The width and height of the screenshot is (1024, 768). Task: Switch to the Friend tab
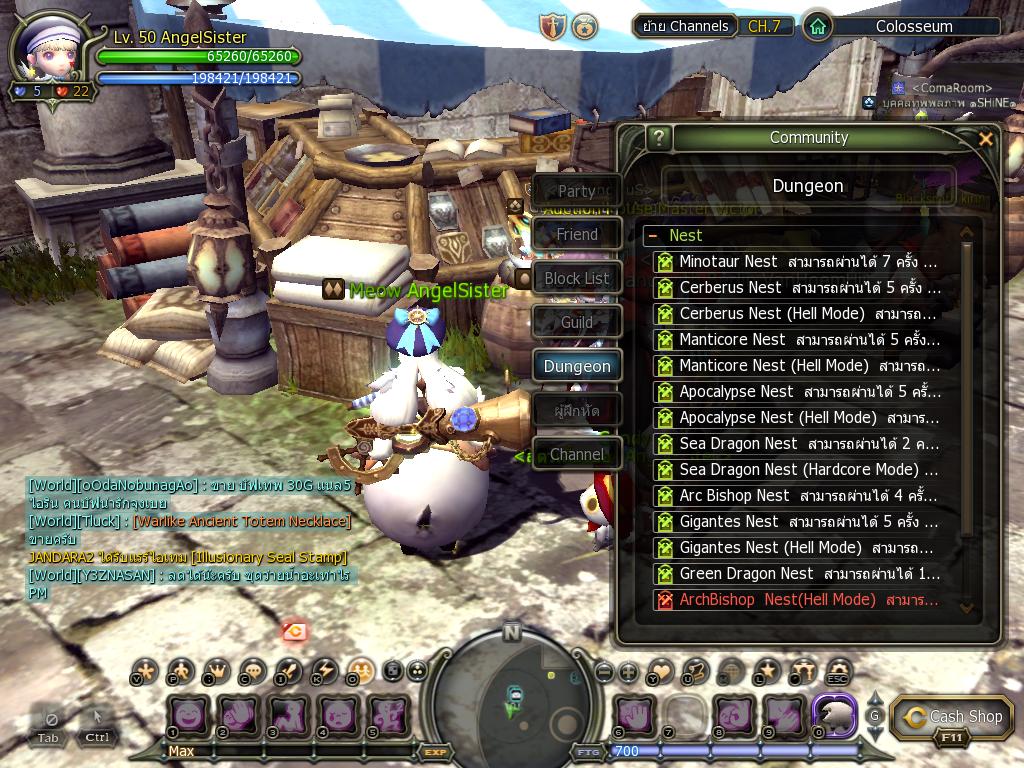[x=577, y=235]
